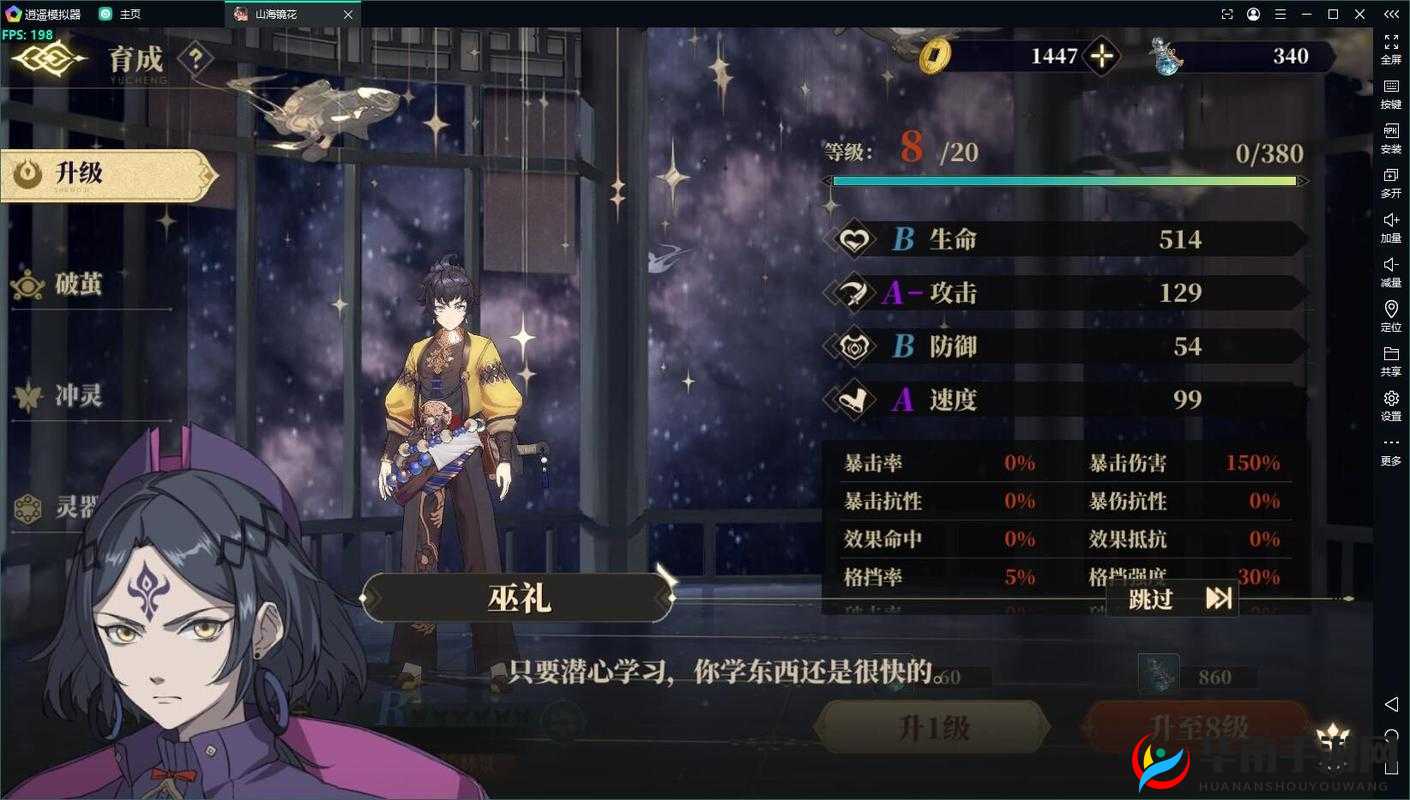1410x800 pixels.
Task: Click the 灵器 sidebar icon
Action: [30, 508]
